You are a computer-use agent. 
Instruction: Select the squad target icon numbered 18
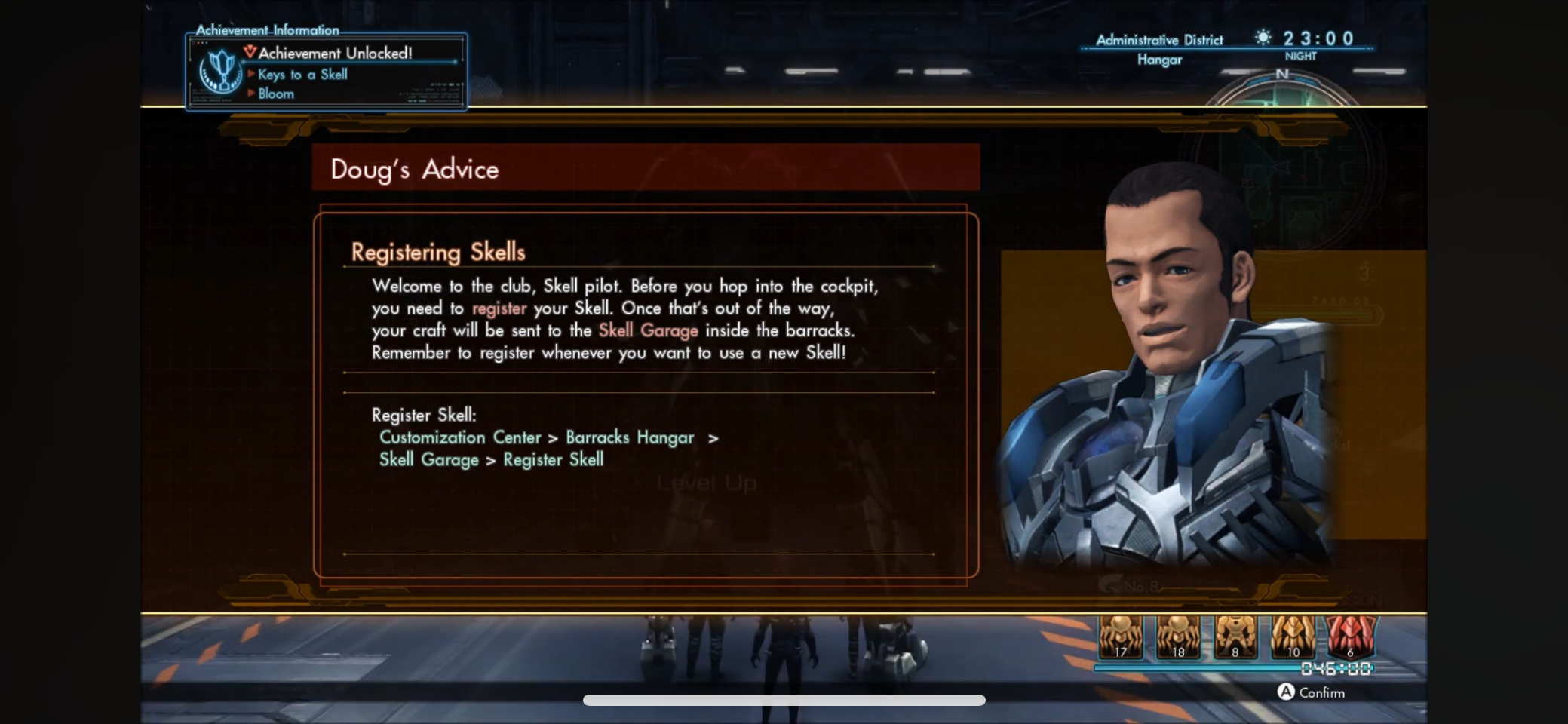(1177, 637)
